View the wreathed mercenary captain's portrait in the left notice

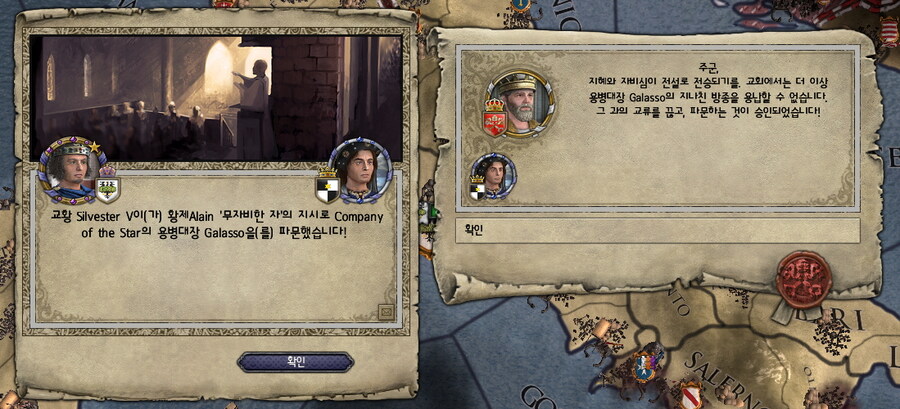point(362,167)
